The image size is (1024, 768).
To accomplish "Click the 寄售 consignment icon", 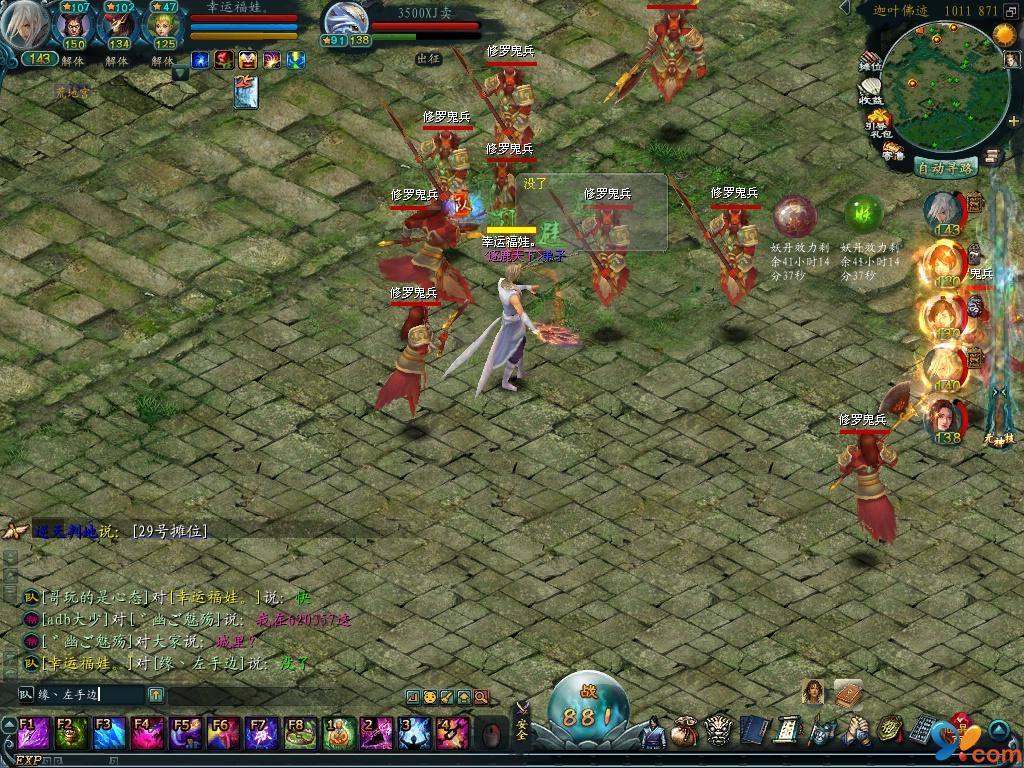I will tap(893, 152).
